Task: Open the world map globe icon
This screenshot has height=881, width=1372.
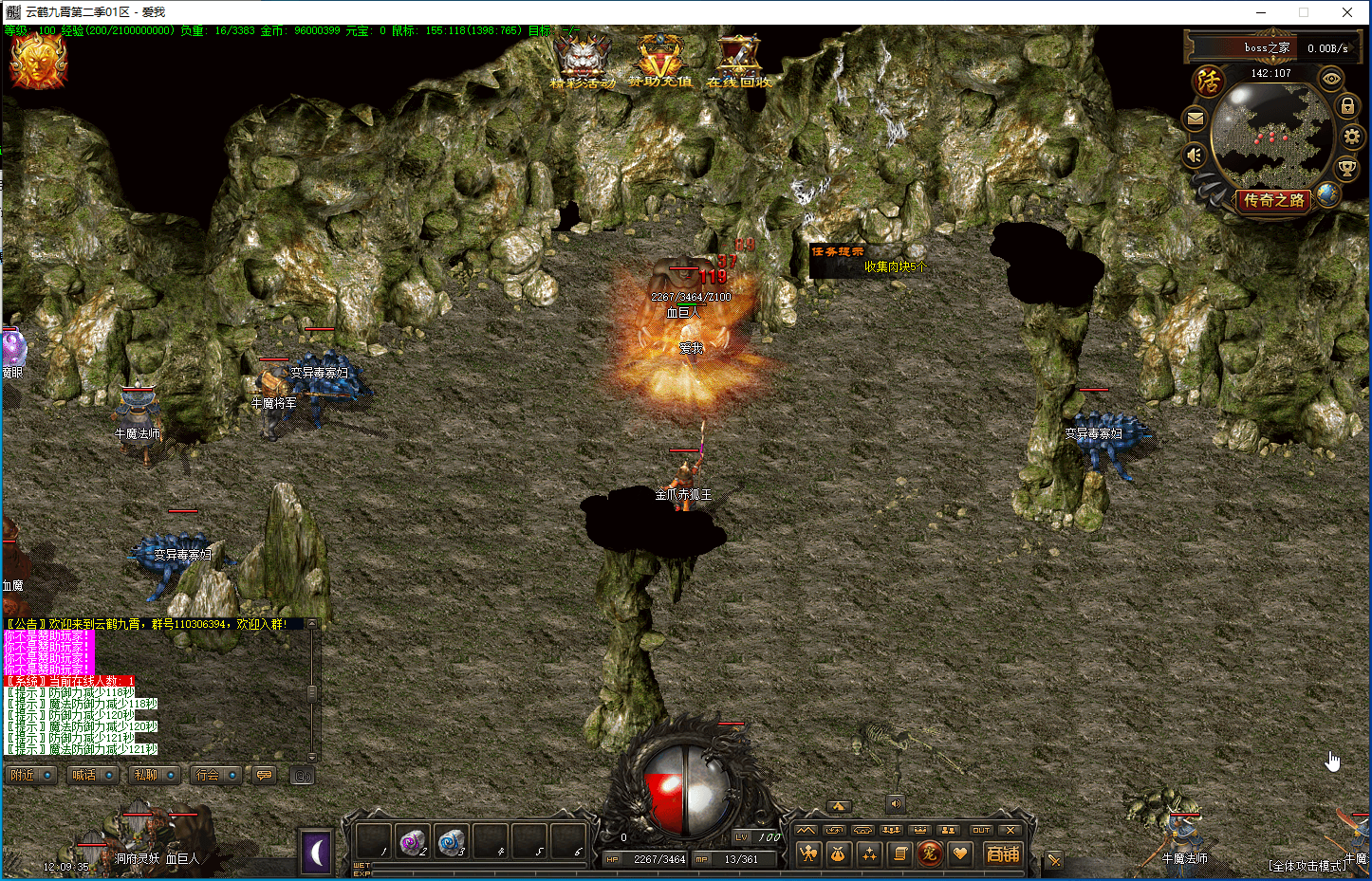Action: pos(1327,193)
